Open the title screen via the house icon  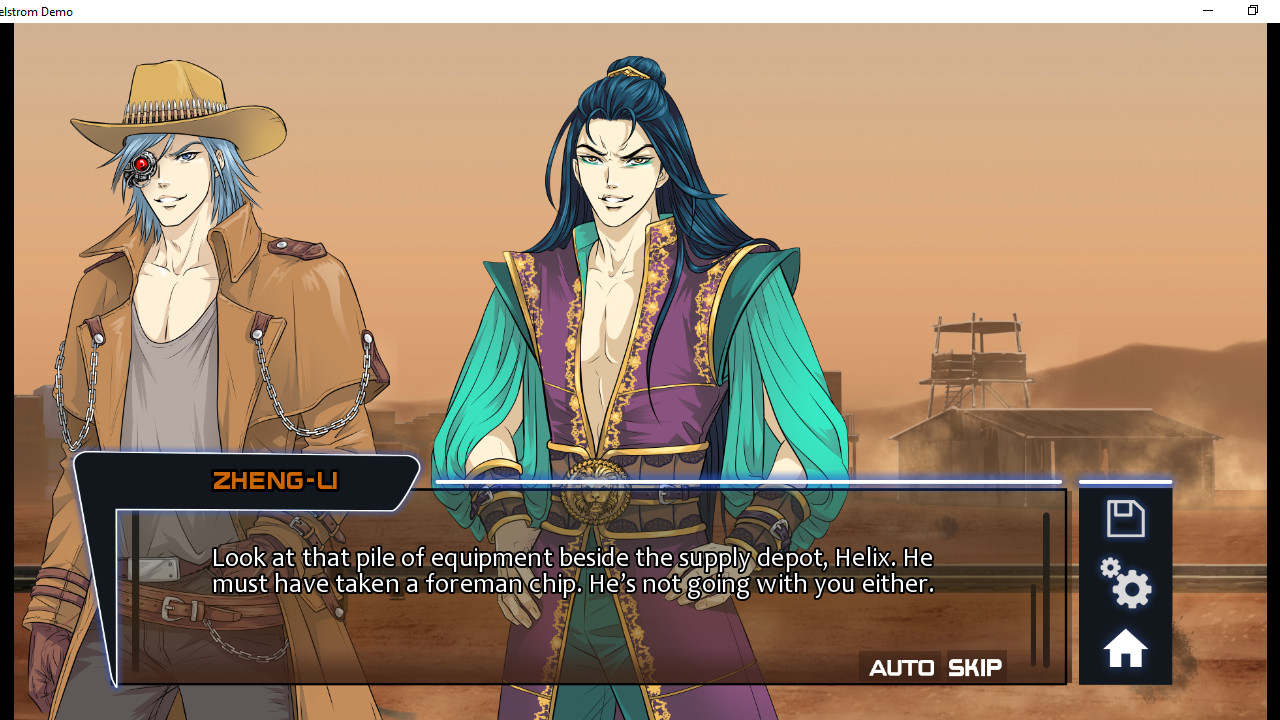[x=1125, y=648]
